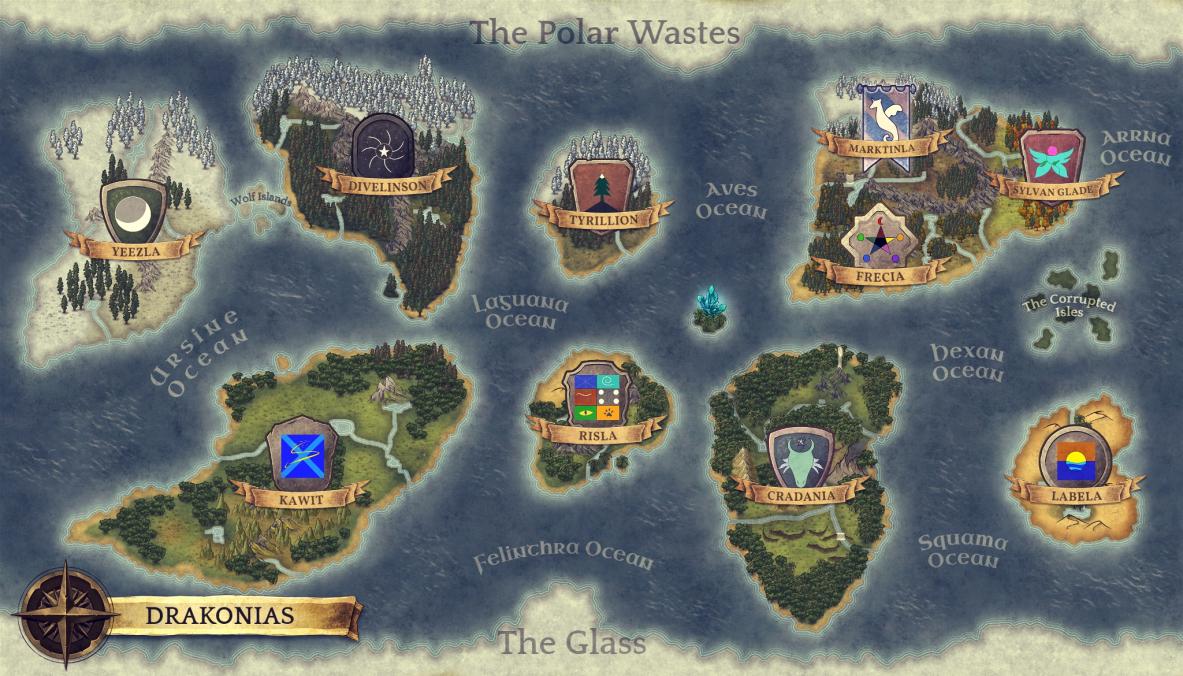Click the Drakonias compass banner
The height and width of the screenshot is (676, 1183).
tap(220, 614)
